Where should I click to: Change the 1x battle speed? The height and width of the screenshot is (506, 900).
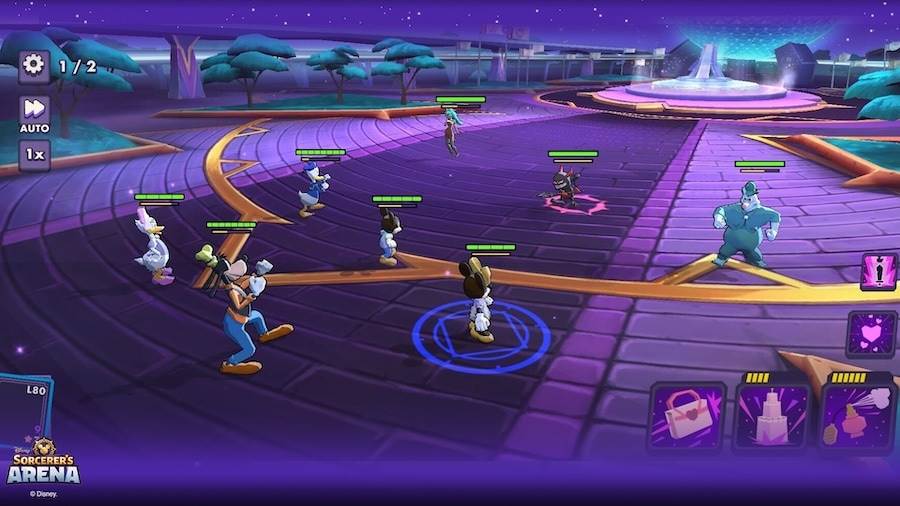coord(34,155)
